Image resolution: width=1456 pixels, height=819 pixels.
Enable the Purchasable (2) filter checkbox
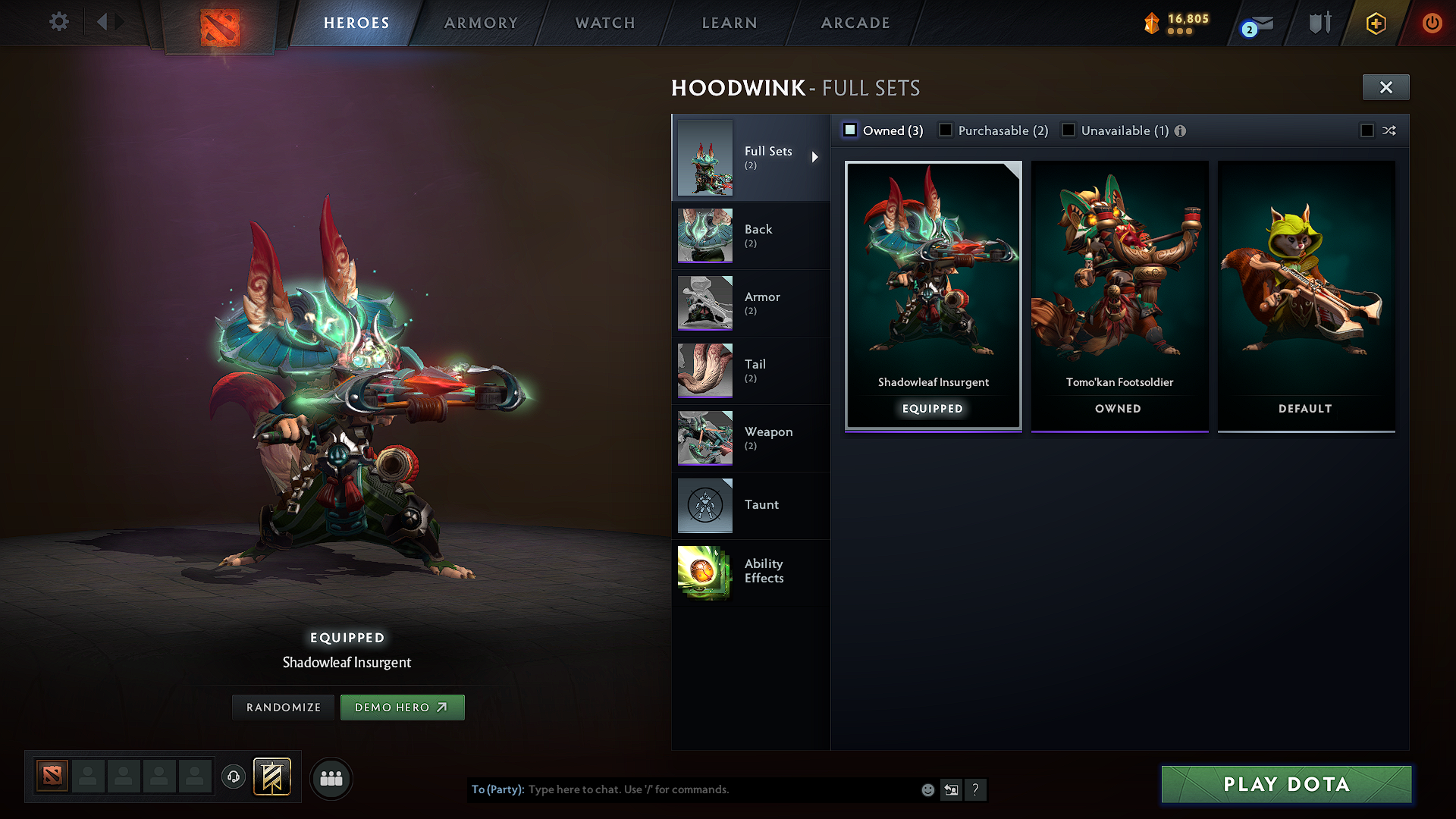(x=946, y=130)
